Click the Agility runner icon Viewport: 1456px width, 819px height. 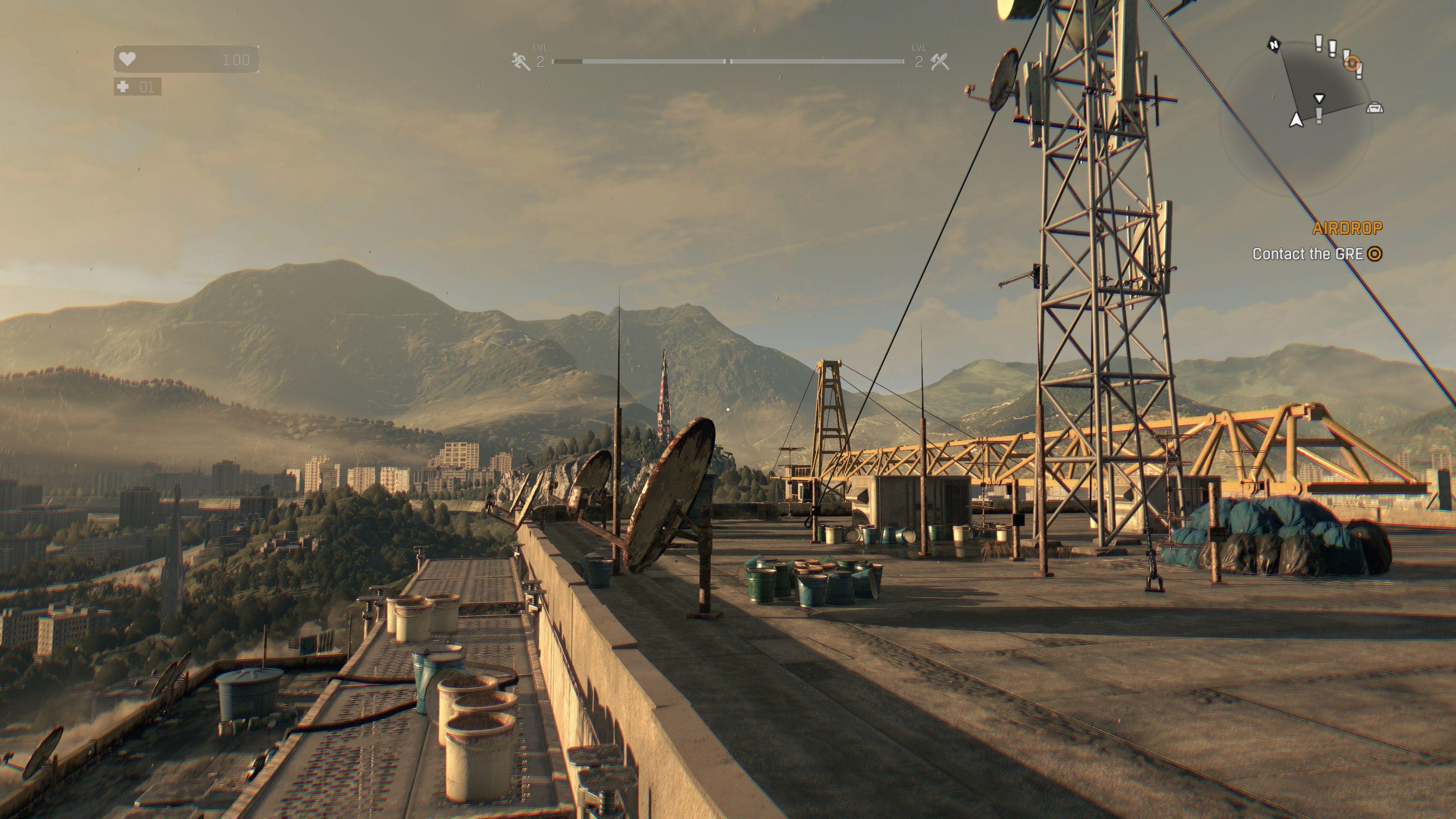(522, 61)
